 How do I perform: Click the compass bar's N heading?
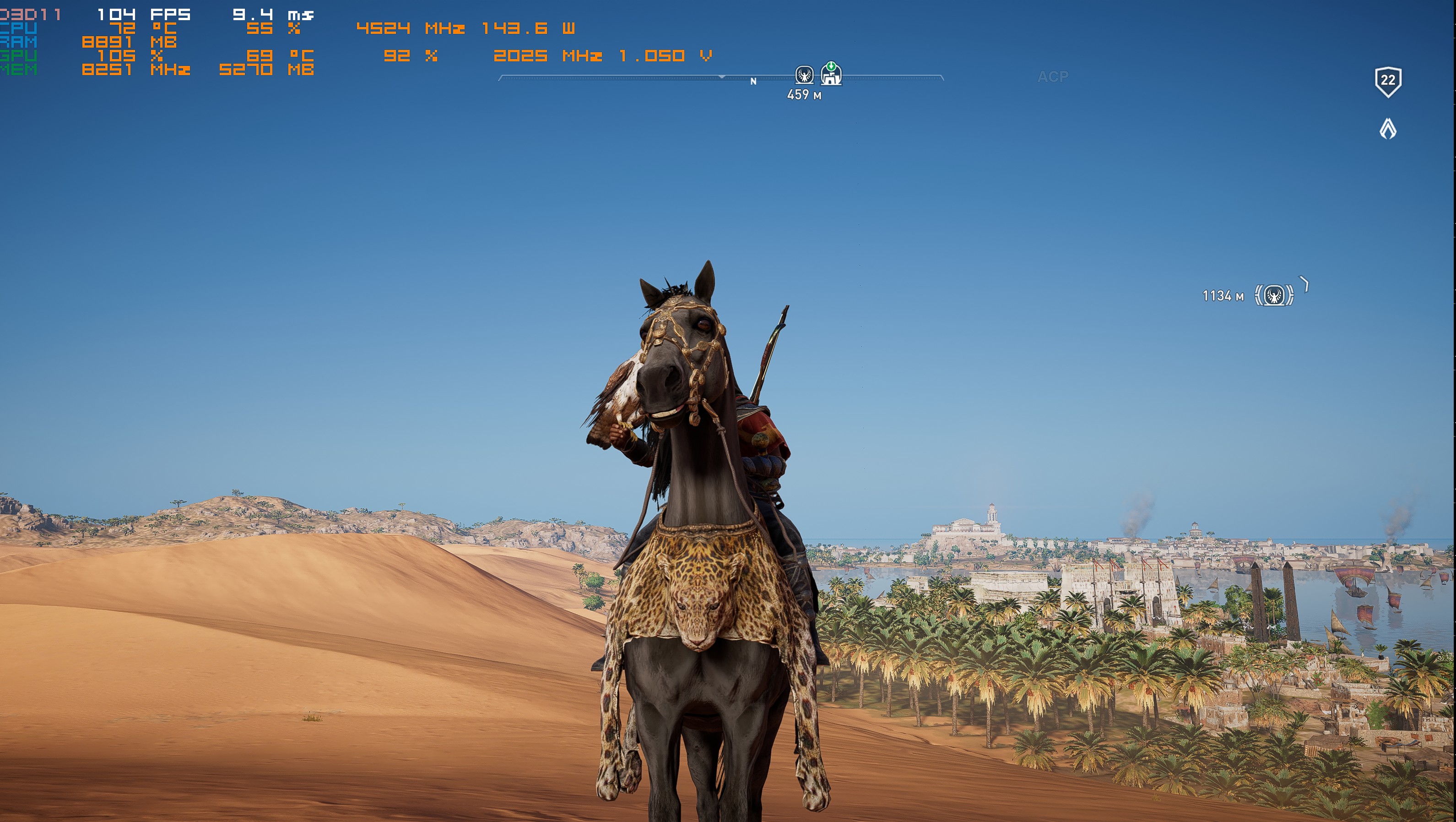pyautogui.click(x=753, y=82)
